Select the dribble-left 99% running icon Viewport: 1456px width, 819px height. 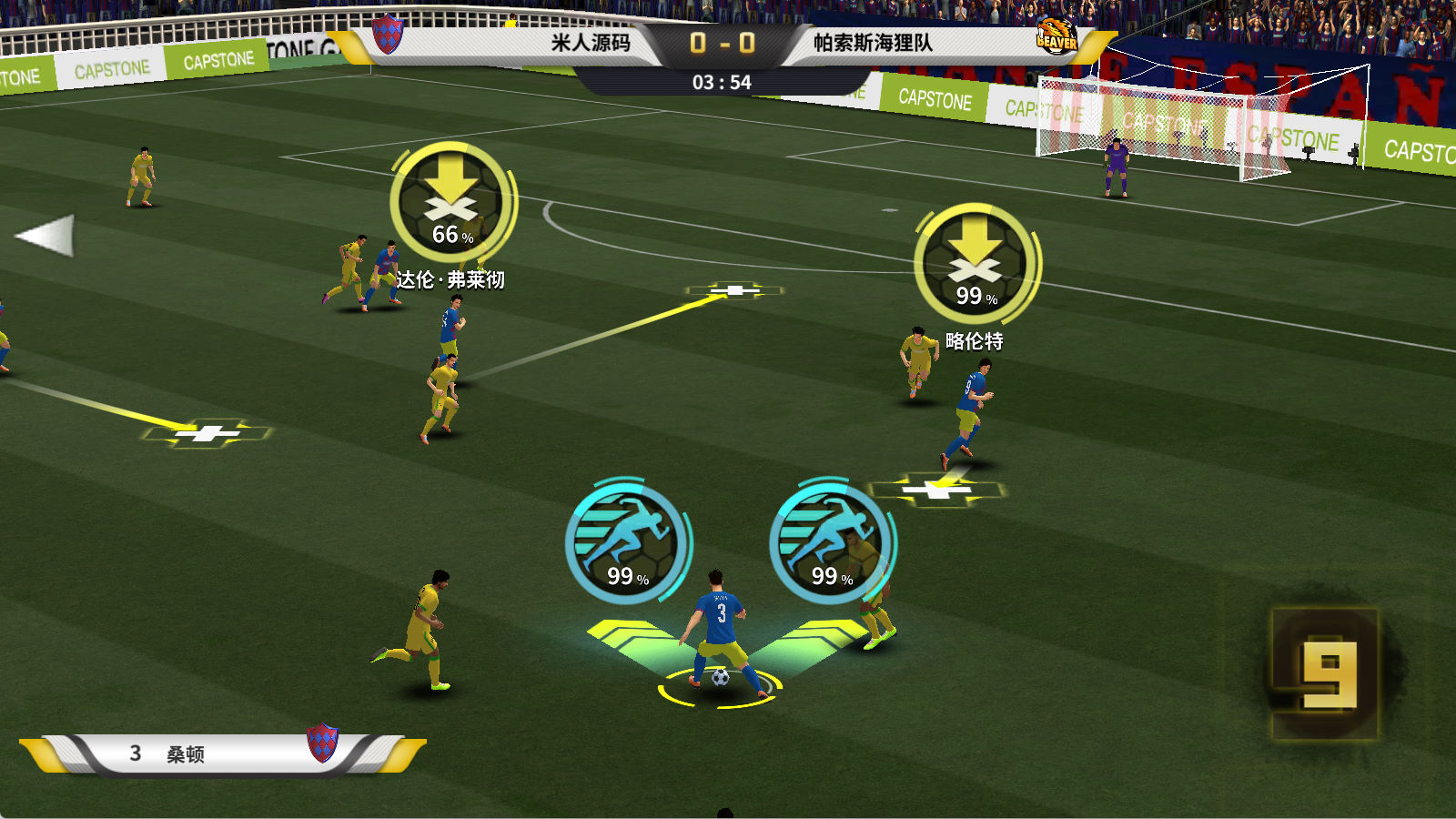(626, 541)
